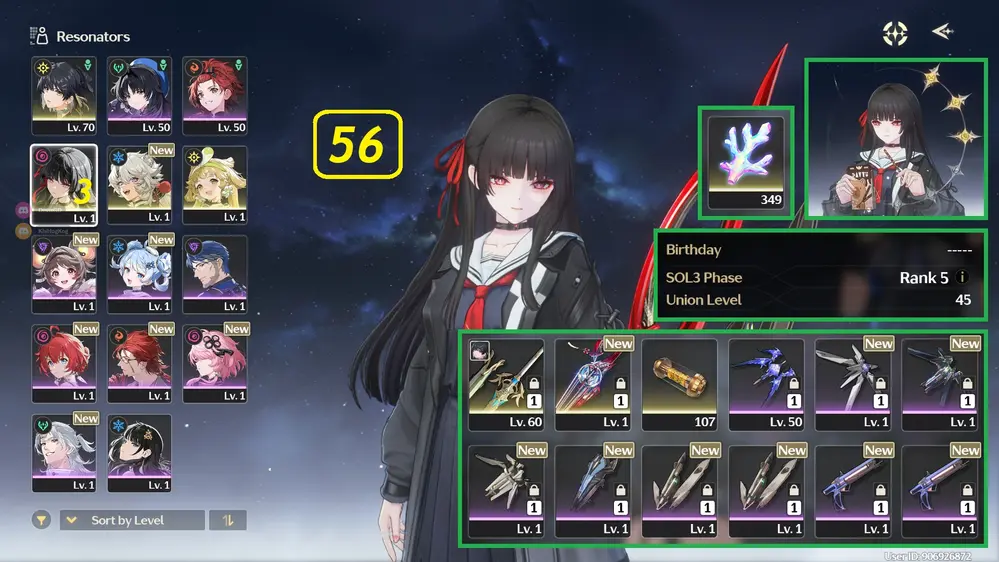Screen dimensions: 999x562
Task: Select the blonde resonator with flower hair ornaments
Action: coord(214,185)
